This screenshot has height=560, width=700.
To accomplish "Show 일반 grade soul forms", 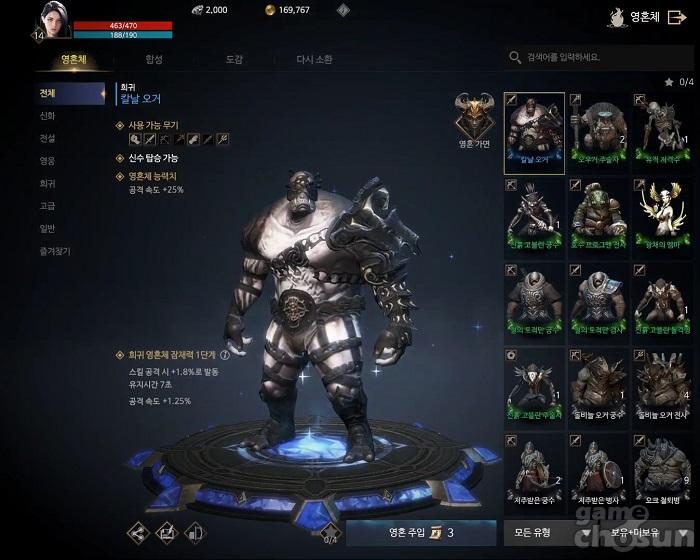I will [48, 229].
